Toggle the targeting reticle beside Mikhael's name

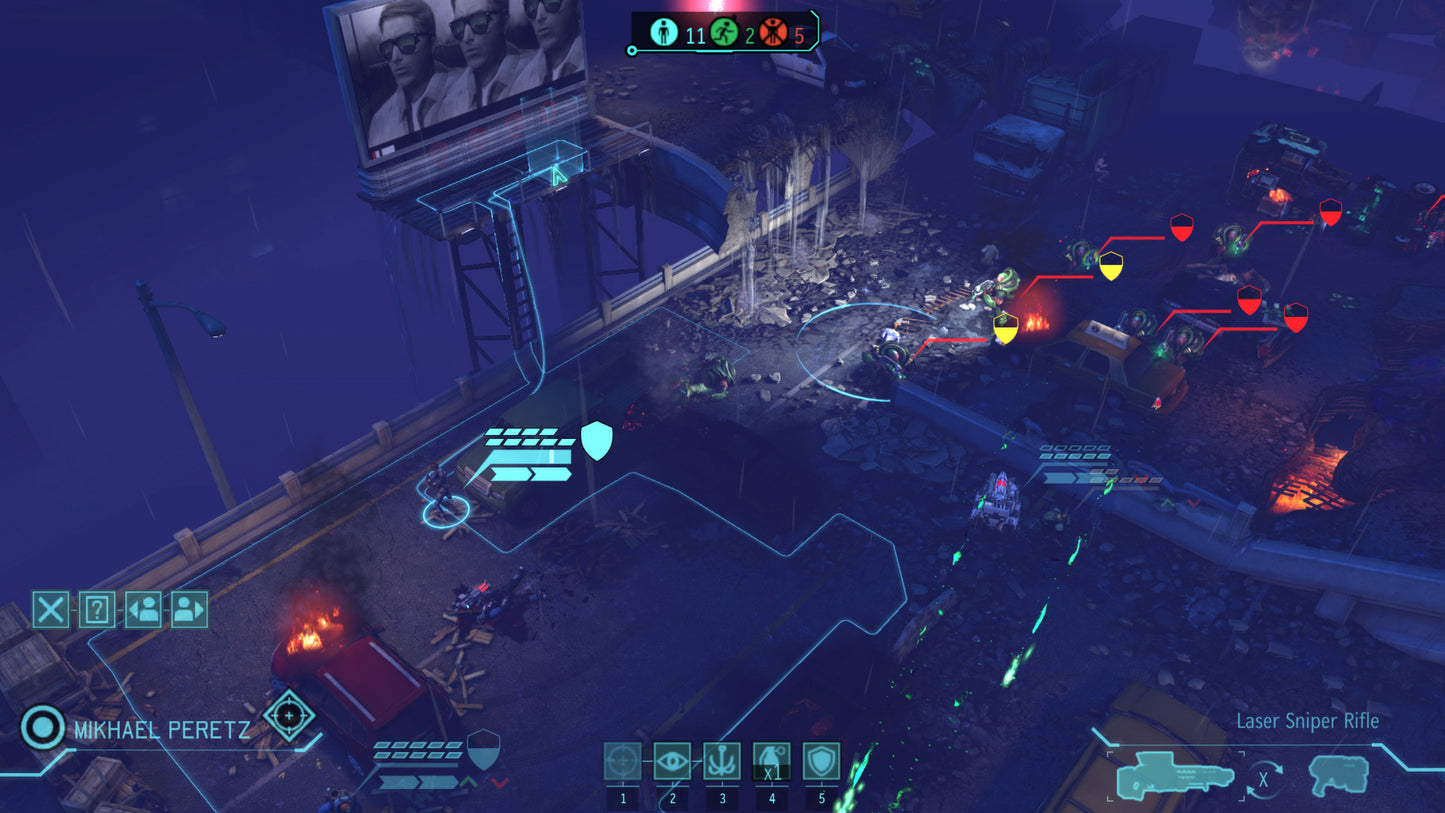point(288,716)
